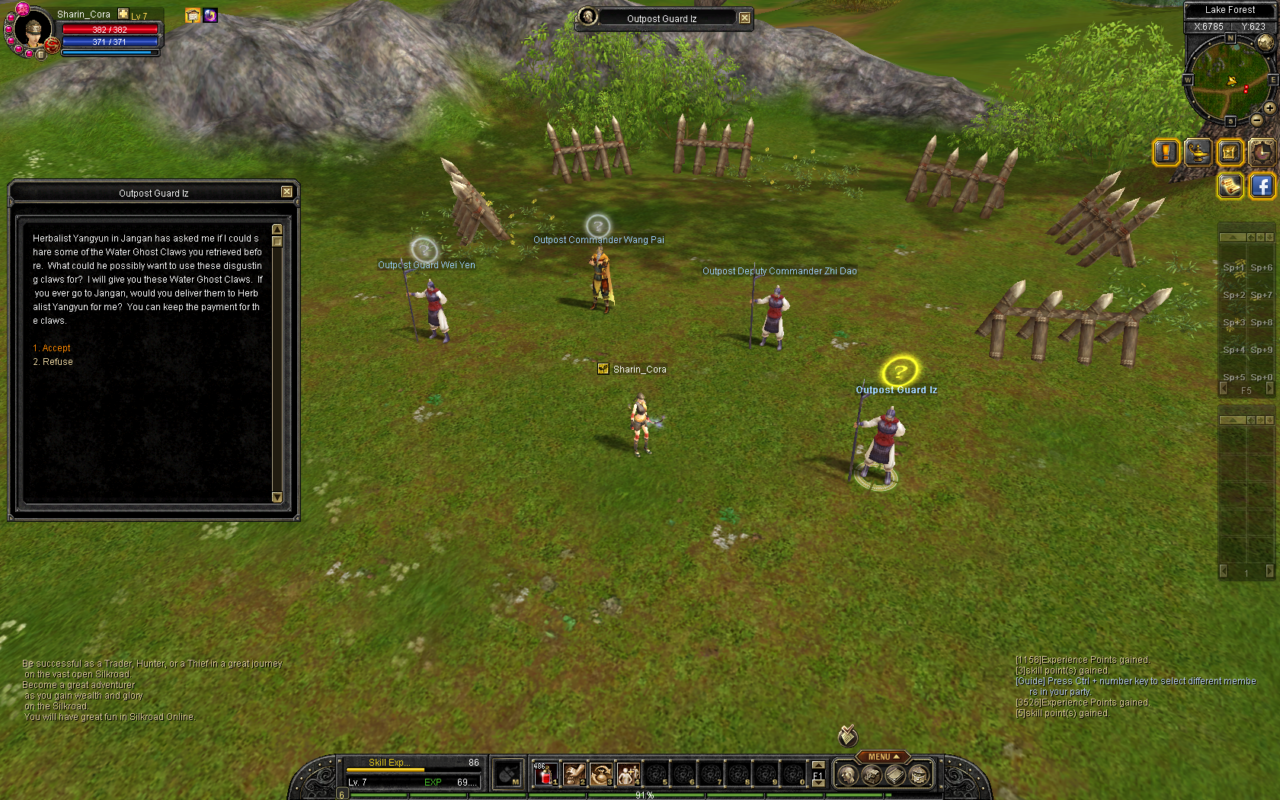Screen dimensions: 1280x800
Task: Expand the MENU button on the bottom bar
Action: coord(883,757)
